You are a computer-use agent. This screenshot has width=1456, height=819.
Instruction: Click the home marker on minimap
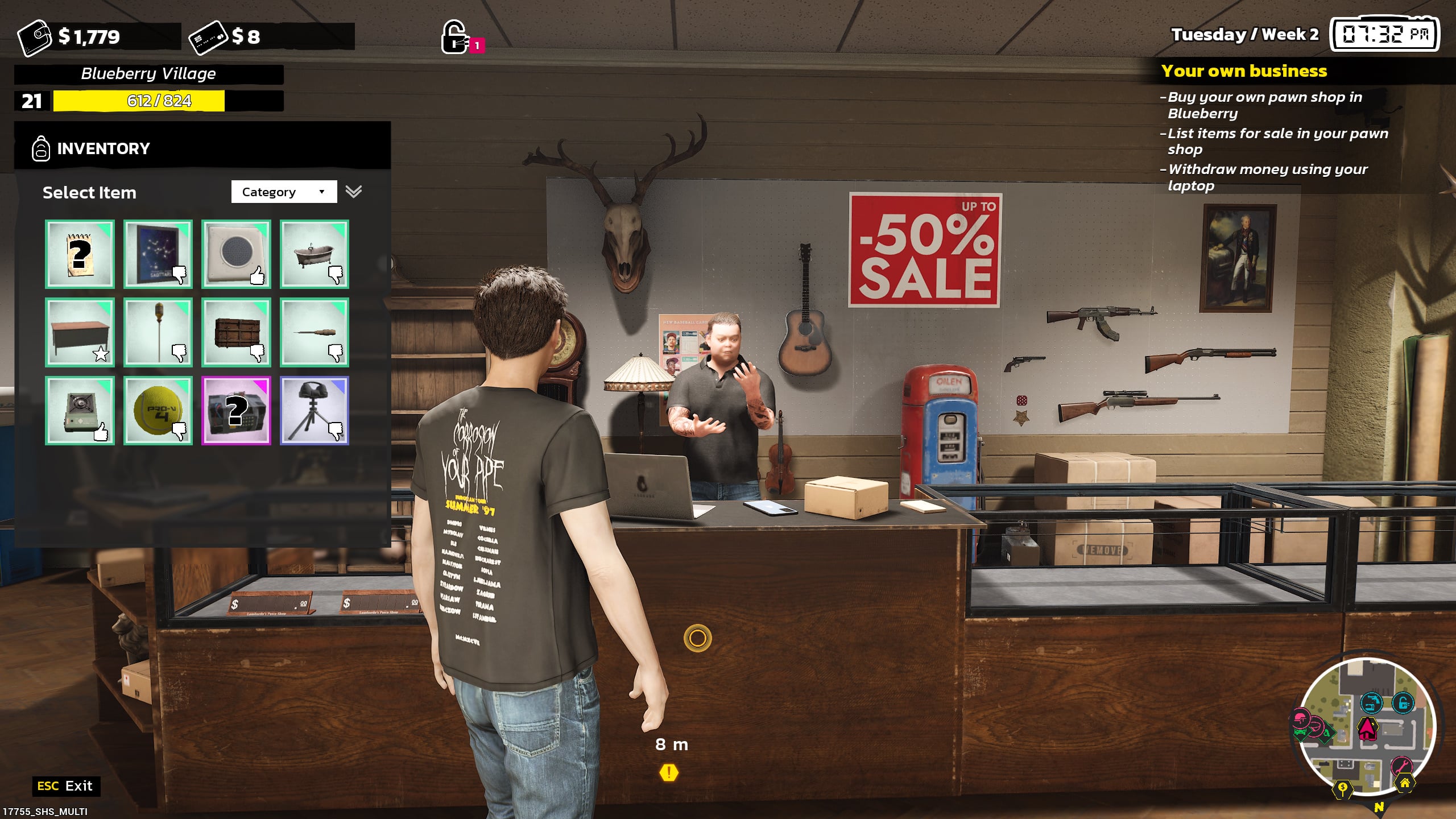(x=1404, y=784)
